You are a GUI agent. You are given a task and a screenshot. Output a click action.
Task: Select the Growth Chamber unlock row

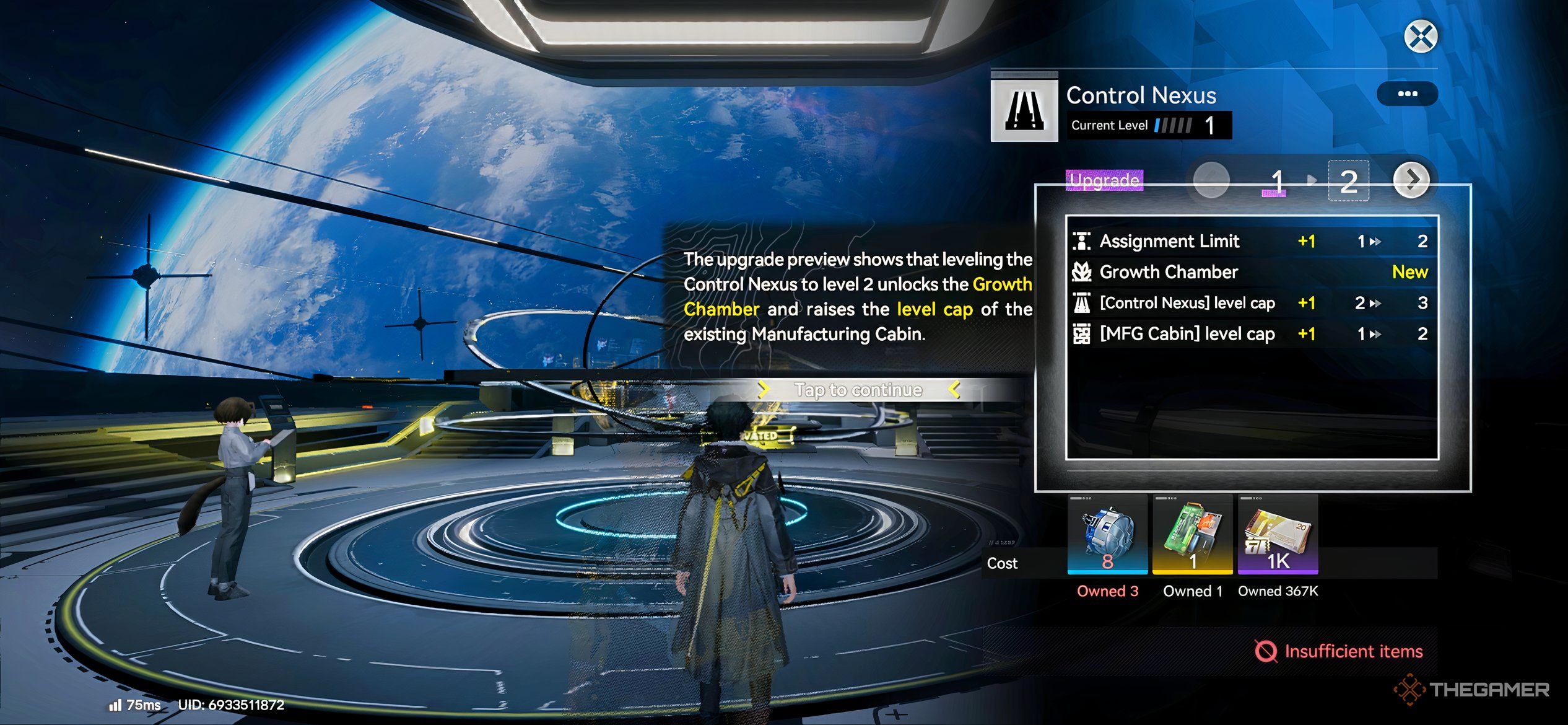(x=1251, y=272)
